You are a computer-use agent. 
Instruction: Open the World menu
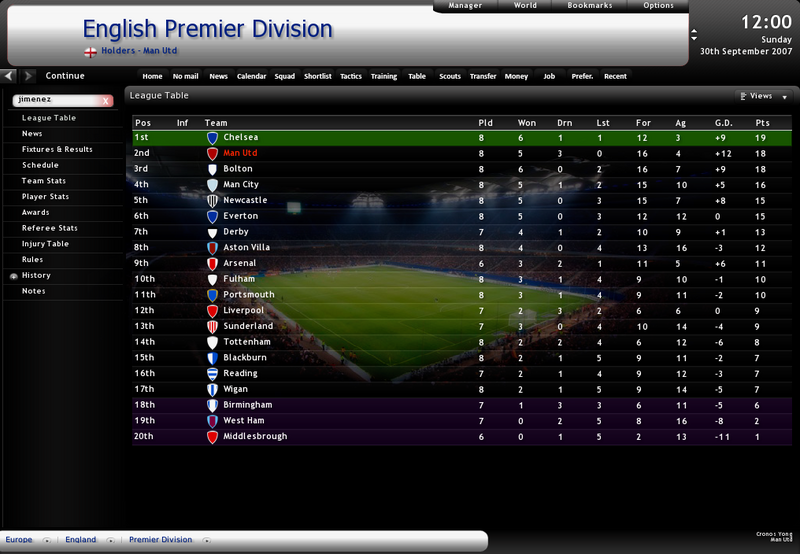(x=525, y=6)
